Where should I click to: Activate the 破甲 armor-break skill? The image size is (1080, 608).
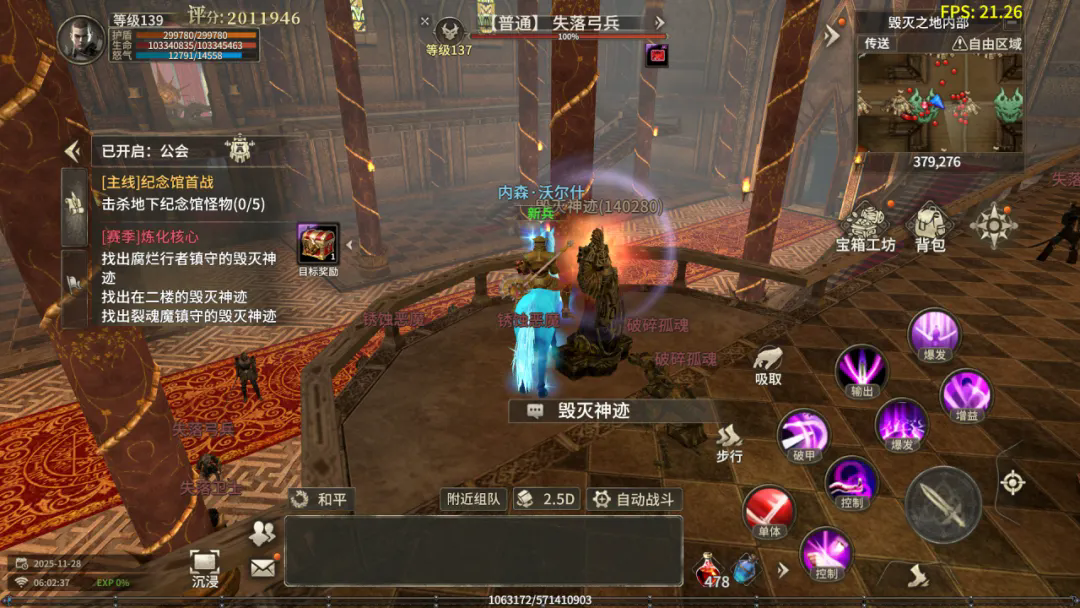(x=803, y=436)
